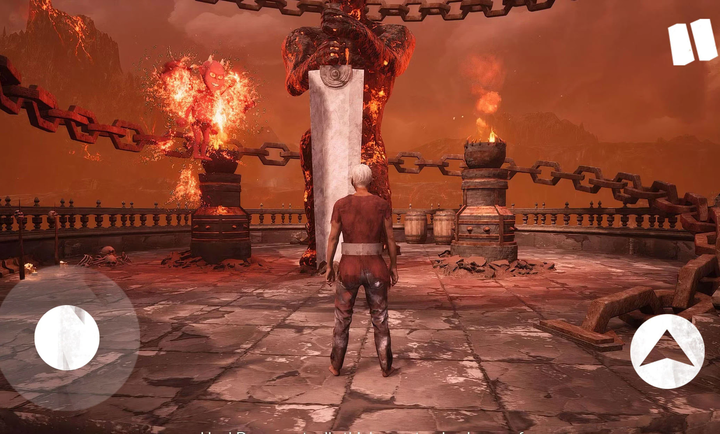Pause the game with the pause button

(x=692, y=42)
